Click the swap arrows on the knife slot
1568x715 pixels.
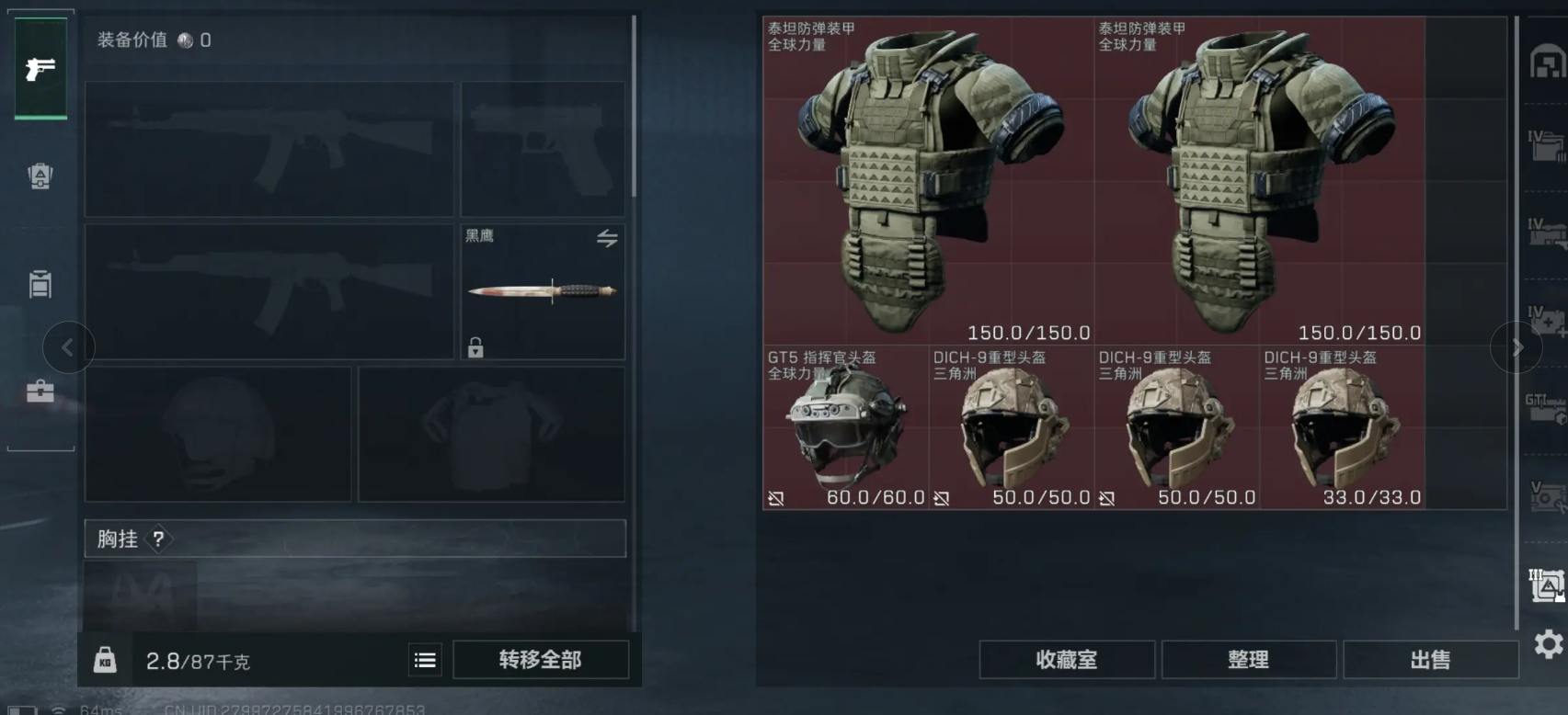pos(607,239)
